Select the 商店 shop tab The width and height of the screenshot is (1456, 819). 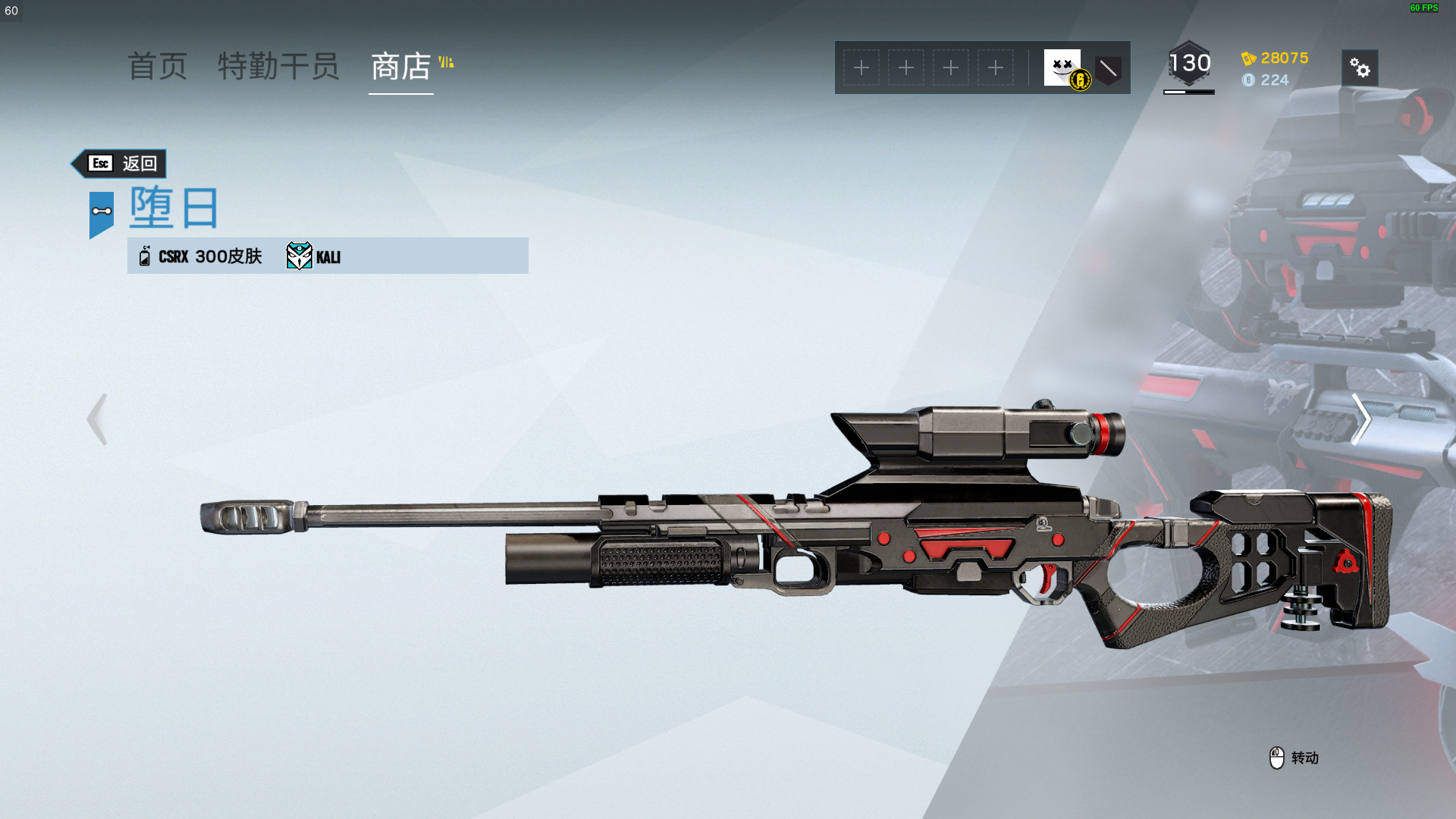(401, 67)
